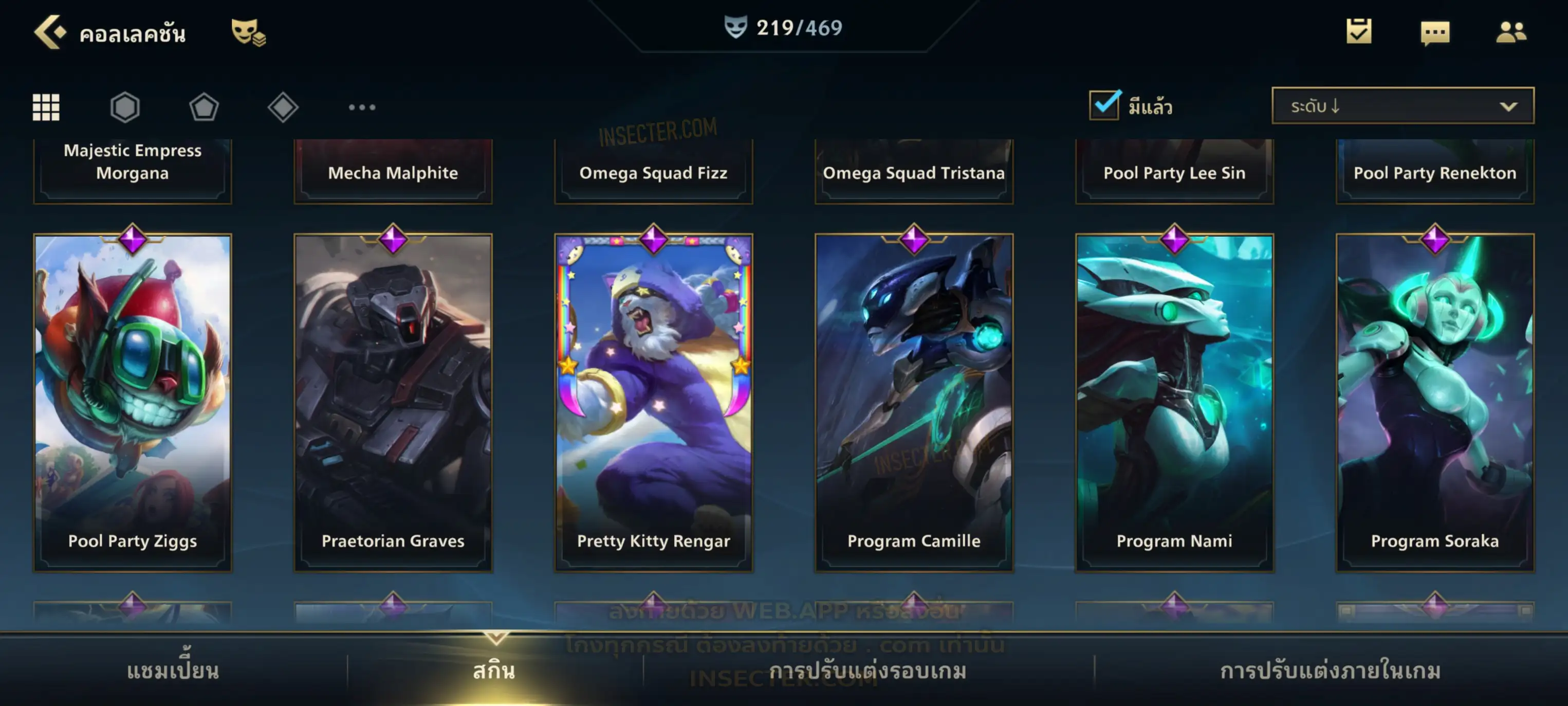This screenshot has height=706, width=1568.
Task: View the Pretty Kitty Rengar skin
Action: pyautogui.click(x=654, y=402)
